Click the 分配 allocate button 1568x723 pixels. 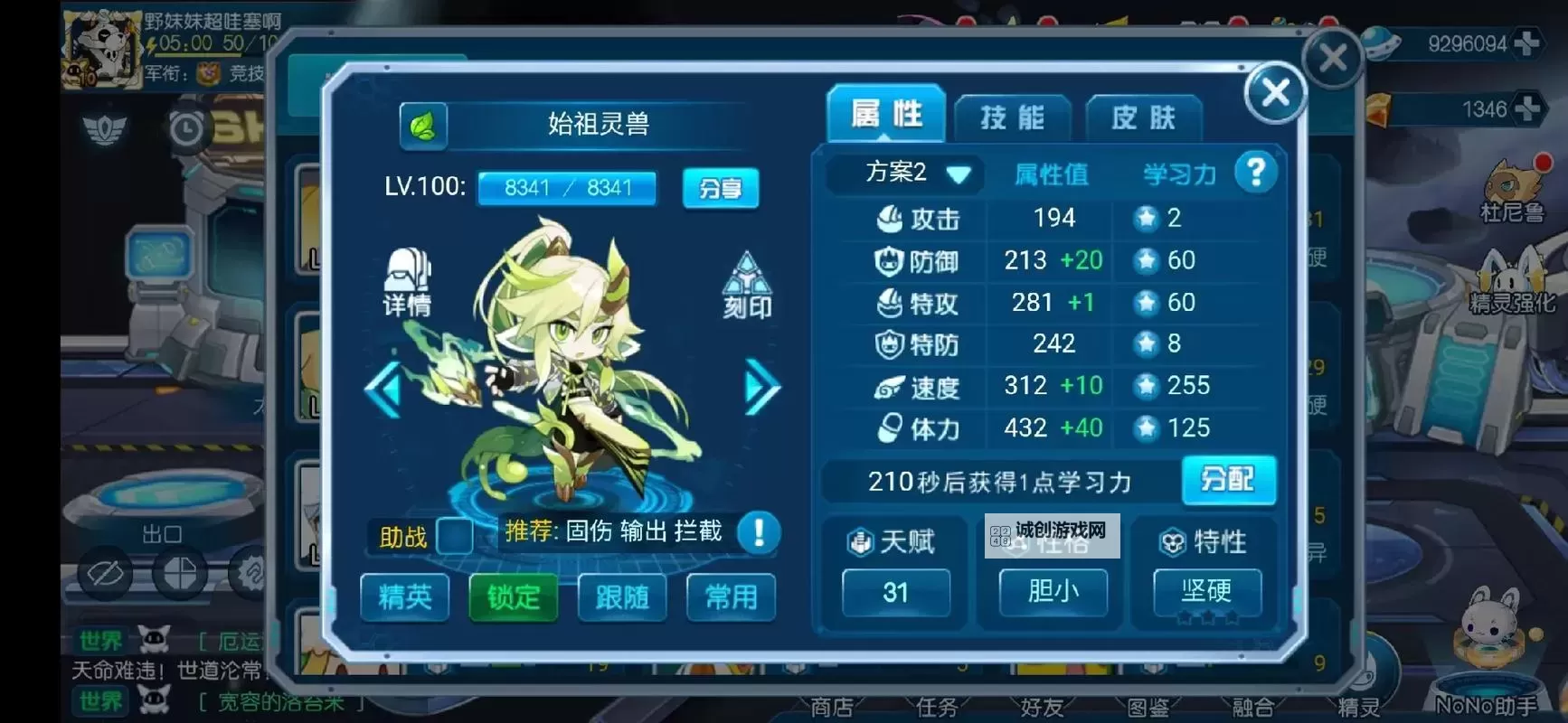(1229, 481)
